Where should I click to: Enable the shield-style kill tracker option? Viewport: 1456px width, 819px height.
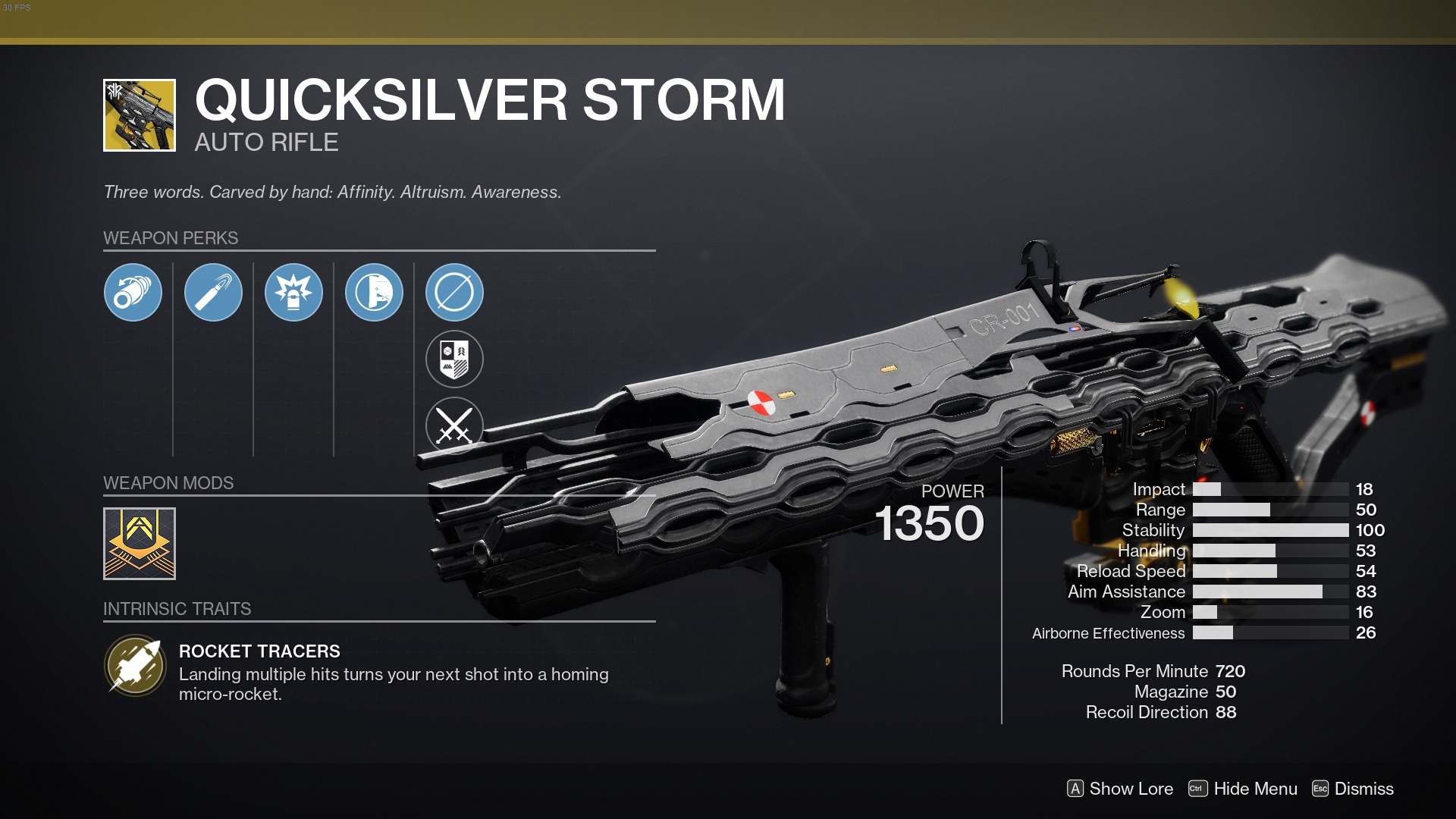(x=453, y=359)
